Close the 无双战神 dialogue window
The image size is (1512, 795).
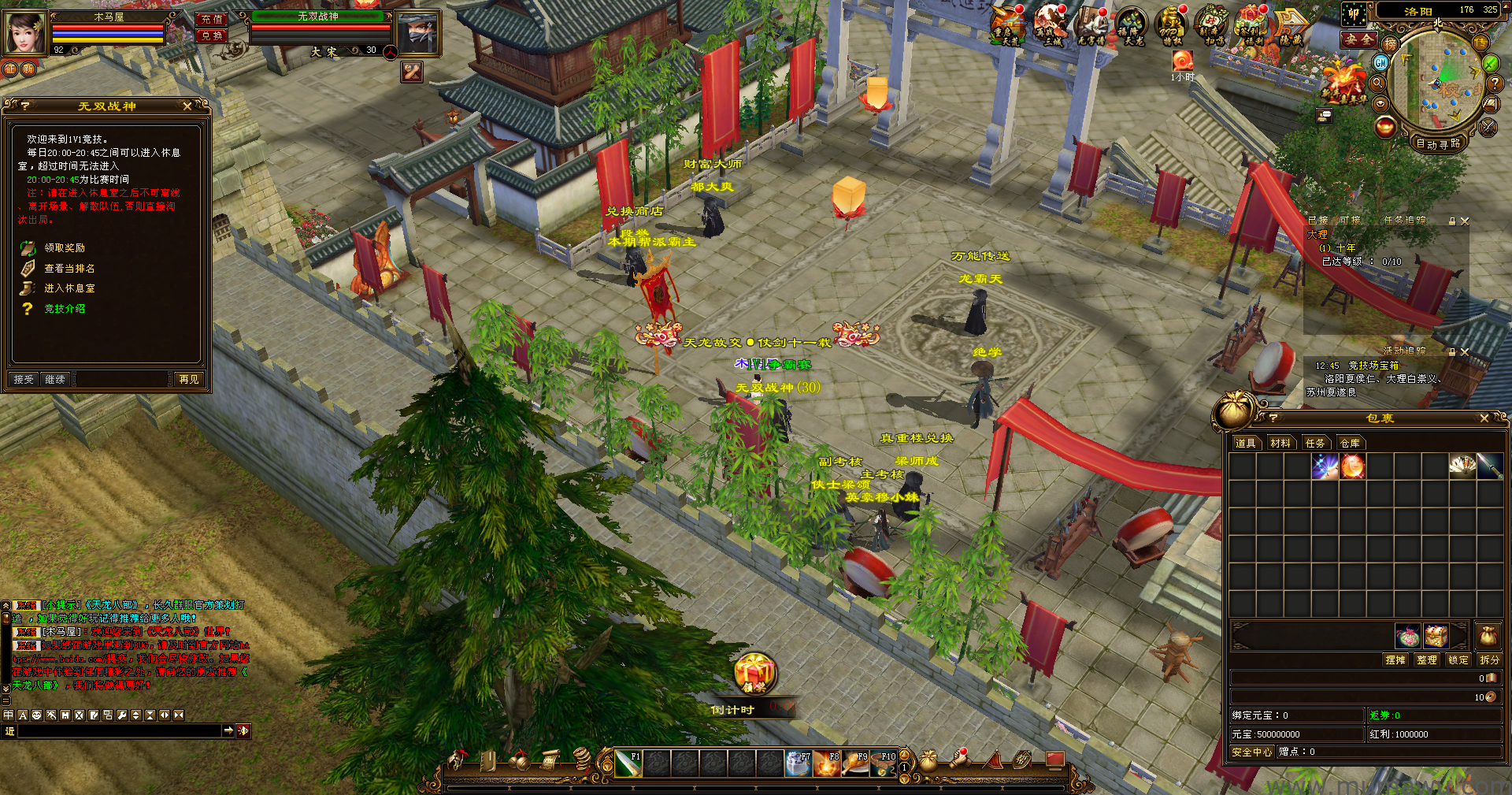click(187, 106)
